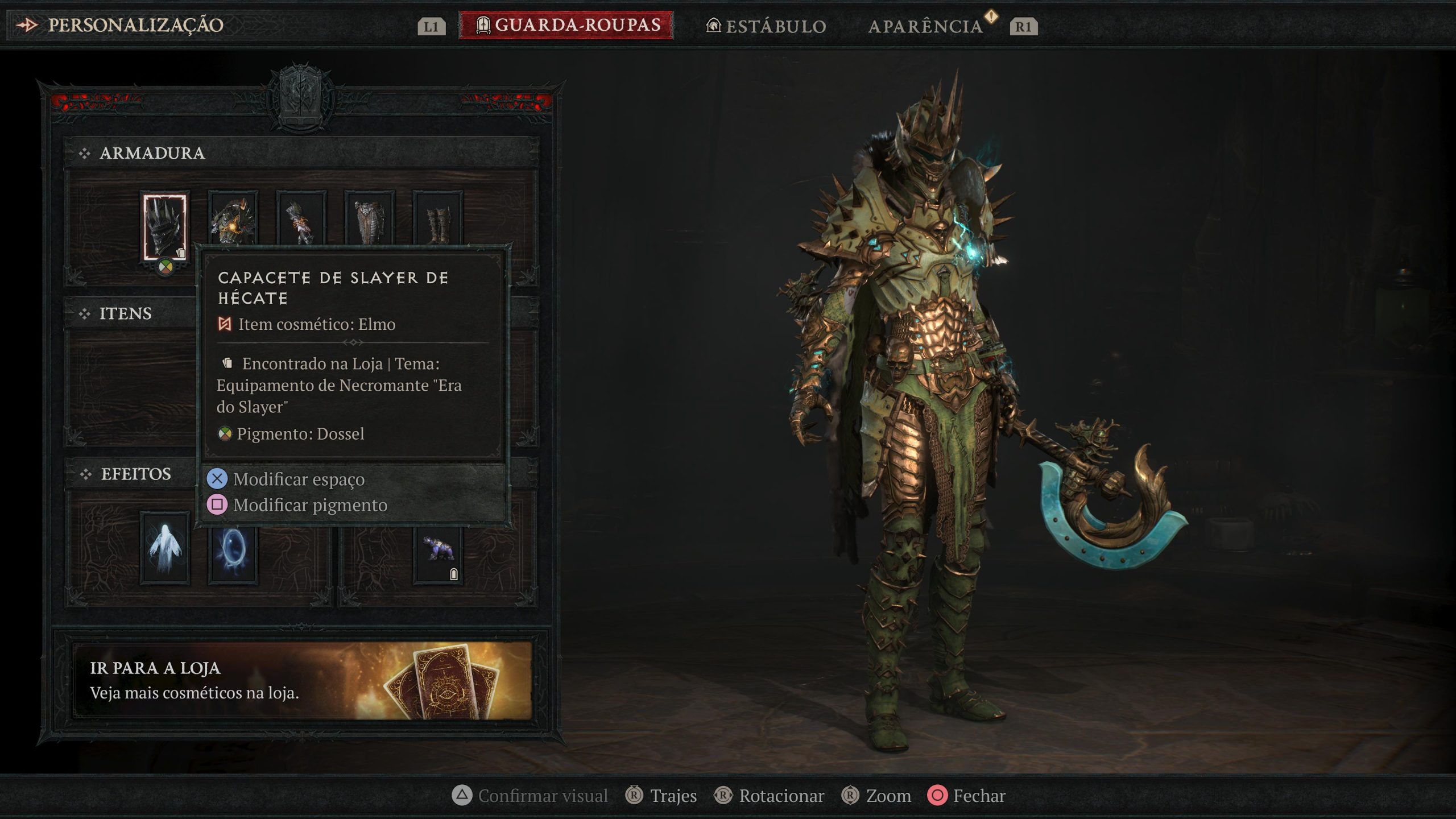This screenshot has height=819, width=1456.
Task: Close the wardrobe with Fechar
Action: 966,796
